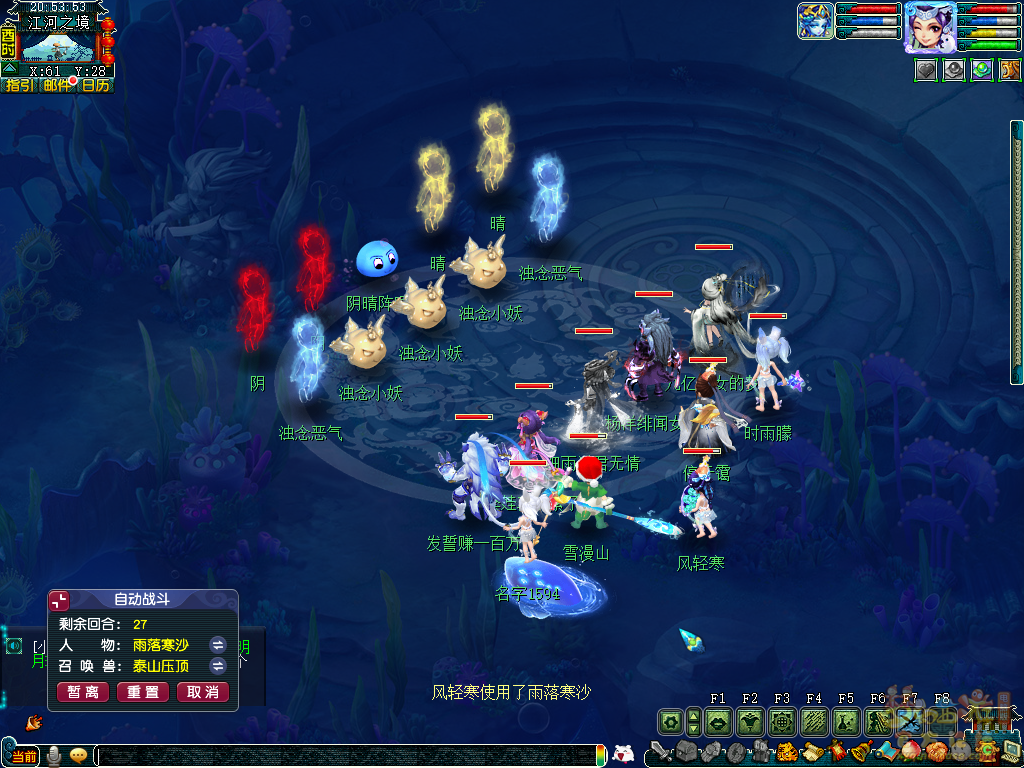This screenshot has height=768, width=1024.
Task: Open the tiger head icon in bottom toolbar
Action: pos(787,752)
